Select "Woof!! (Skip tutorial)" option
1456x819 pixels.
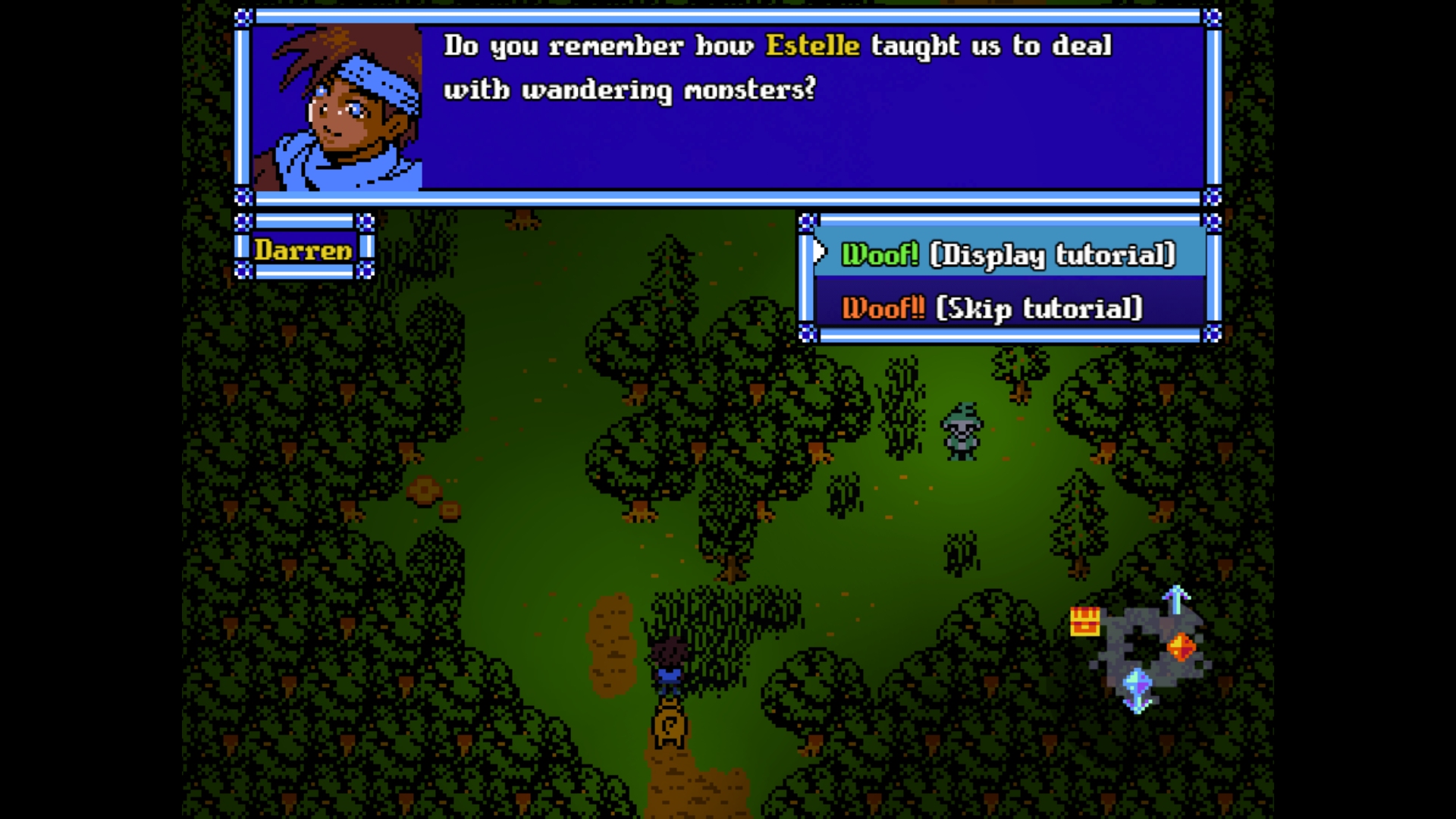(992, 309)
